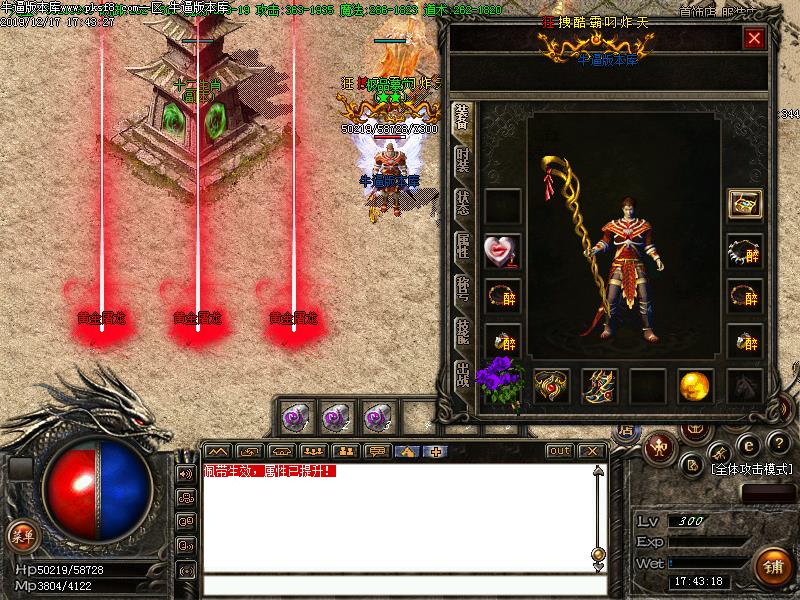This screenshot has width=800, height=600.
Task: Open the 状态 status tab
Action: pos(462,204)
